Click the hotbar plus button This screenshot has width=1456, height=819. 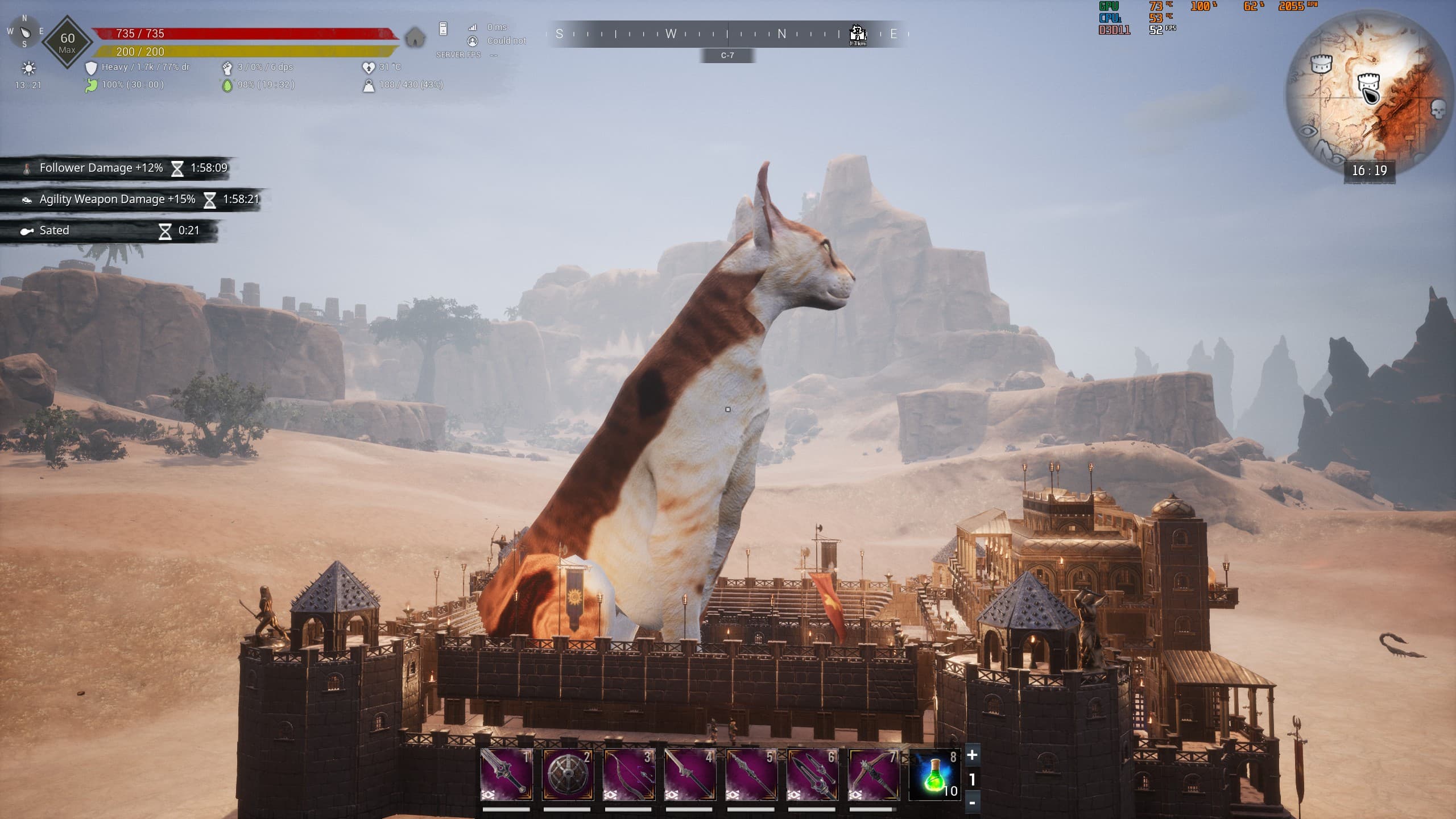tap(972, 755)
